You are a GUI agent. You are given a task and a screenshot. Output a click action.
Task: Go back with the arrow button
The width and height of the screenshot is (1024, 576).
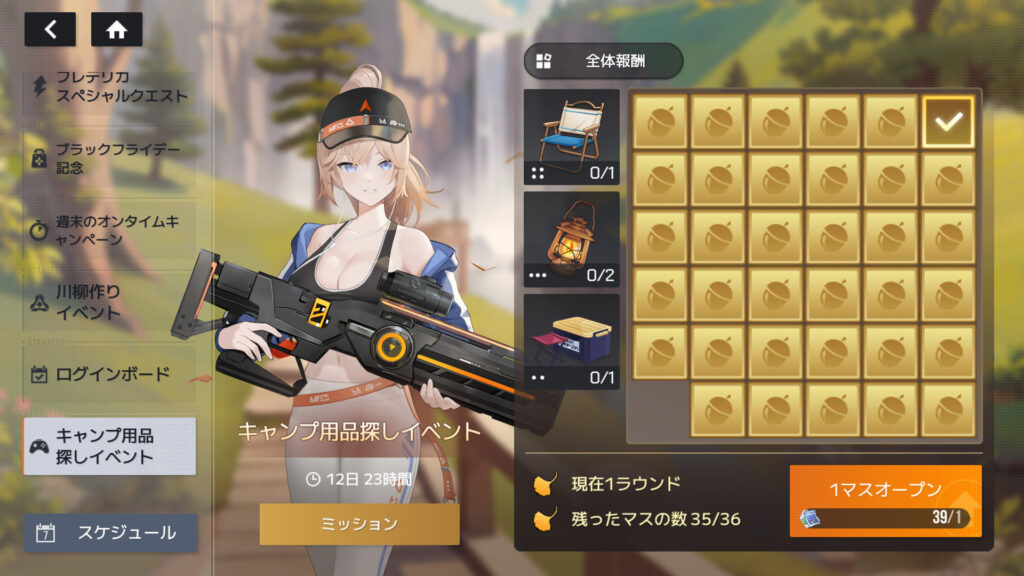(x=50, y=29)
